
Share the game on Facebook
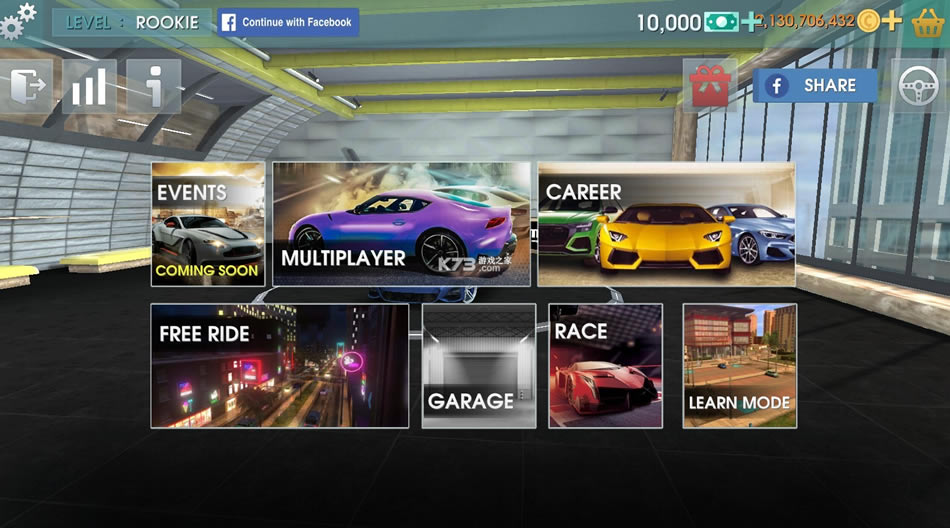click(815, 86)
